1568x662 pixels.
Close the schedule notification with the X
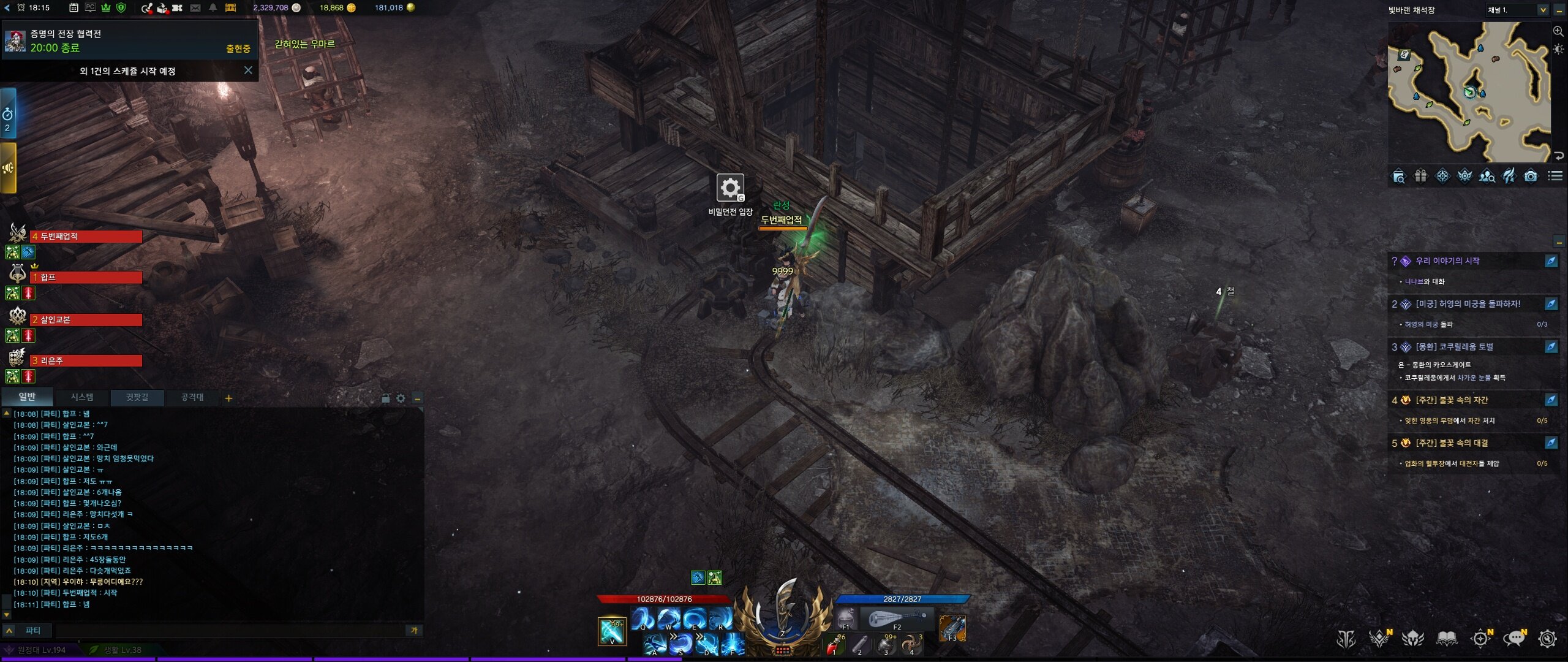(248, 70)
